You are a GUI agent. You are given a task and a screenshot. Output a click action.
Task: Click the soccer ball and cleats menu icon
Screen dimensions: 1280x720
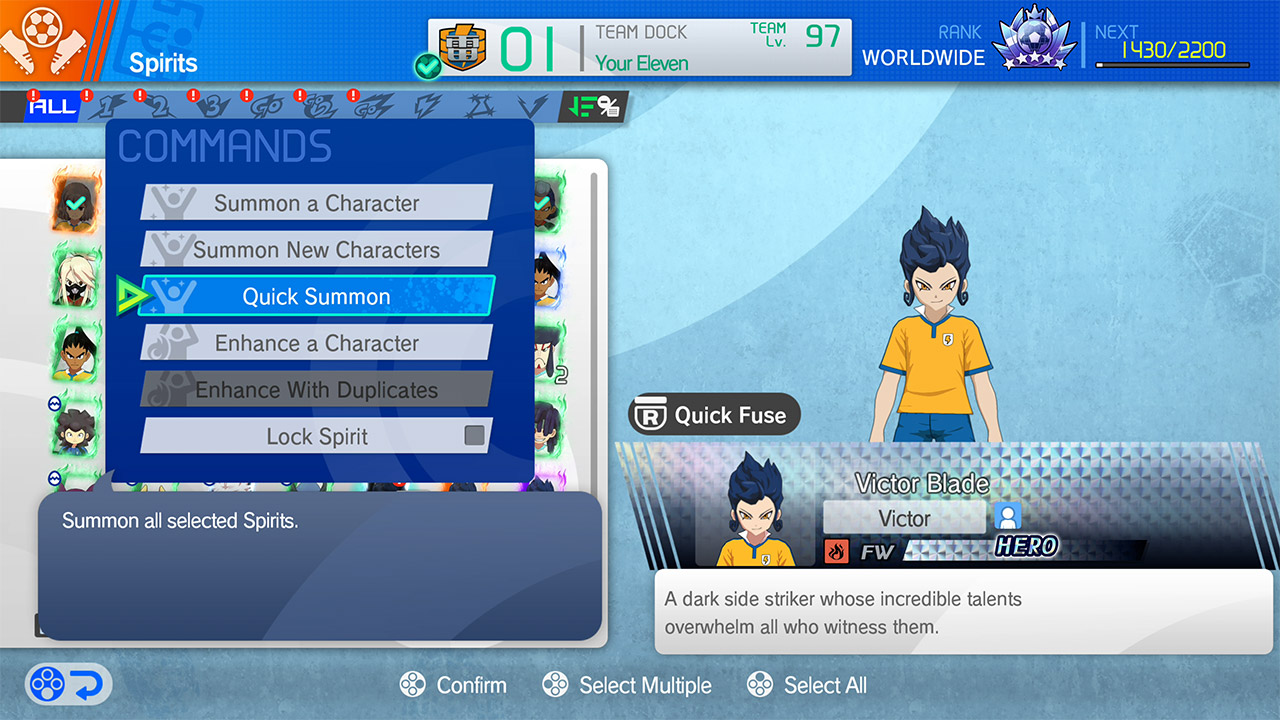[x=42, y=40]
